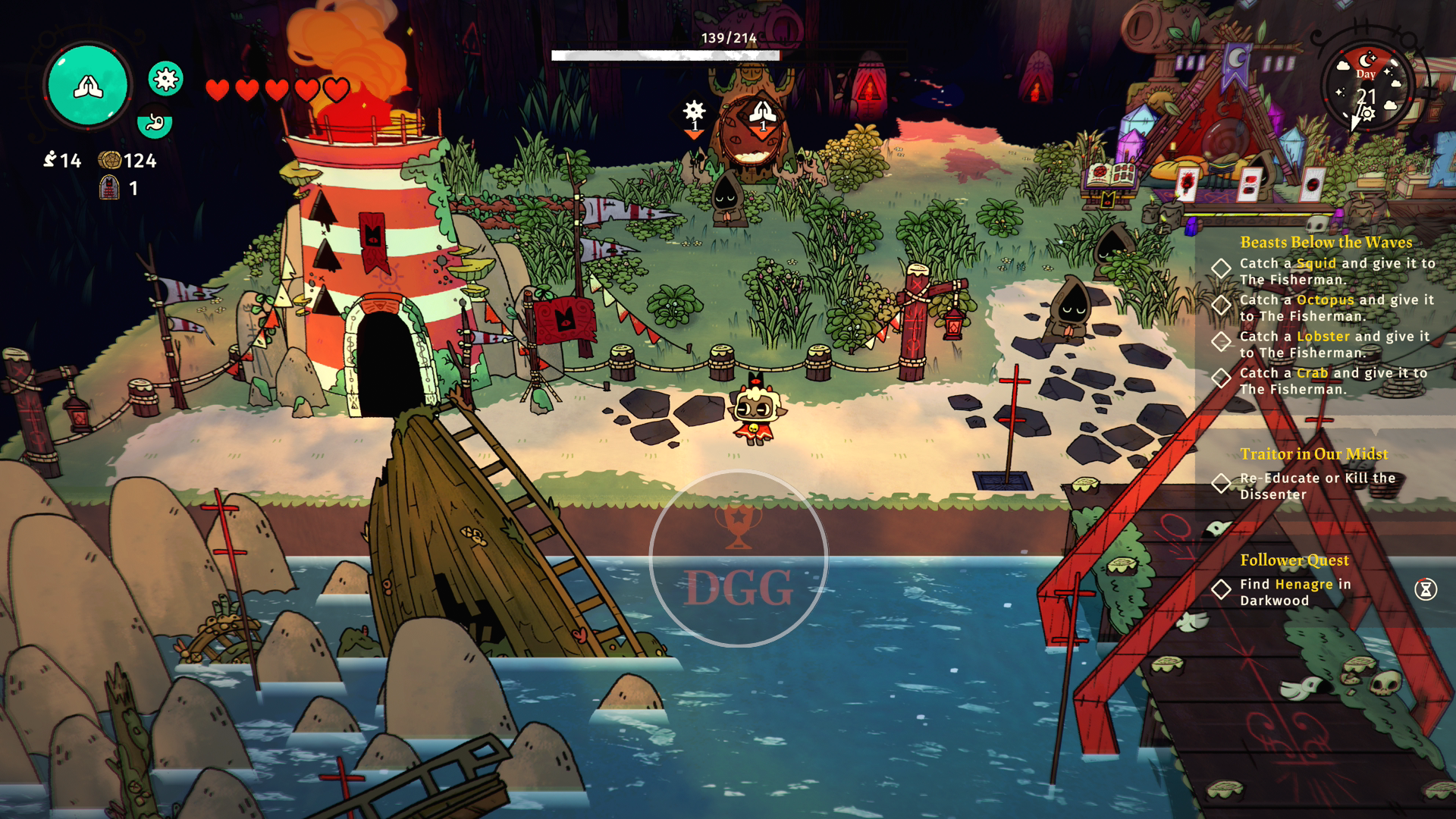The height and width of the screenshot is (819, 1456).
Task: Select the Catch a Lobster objective
Action: [x=1334, y=344]
